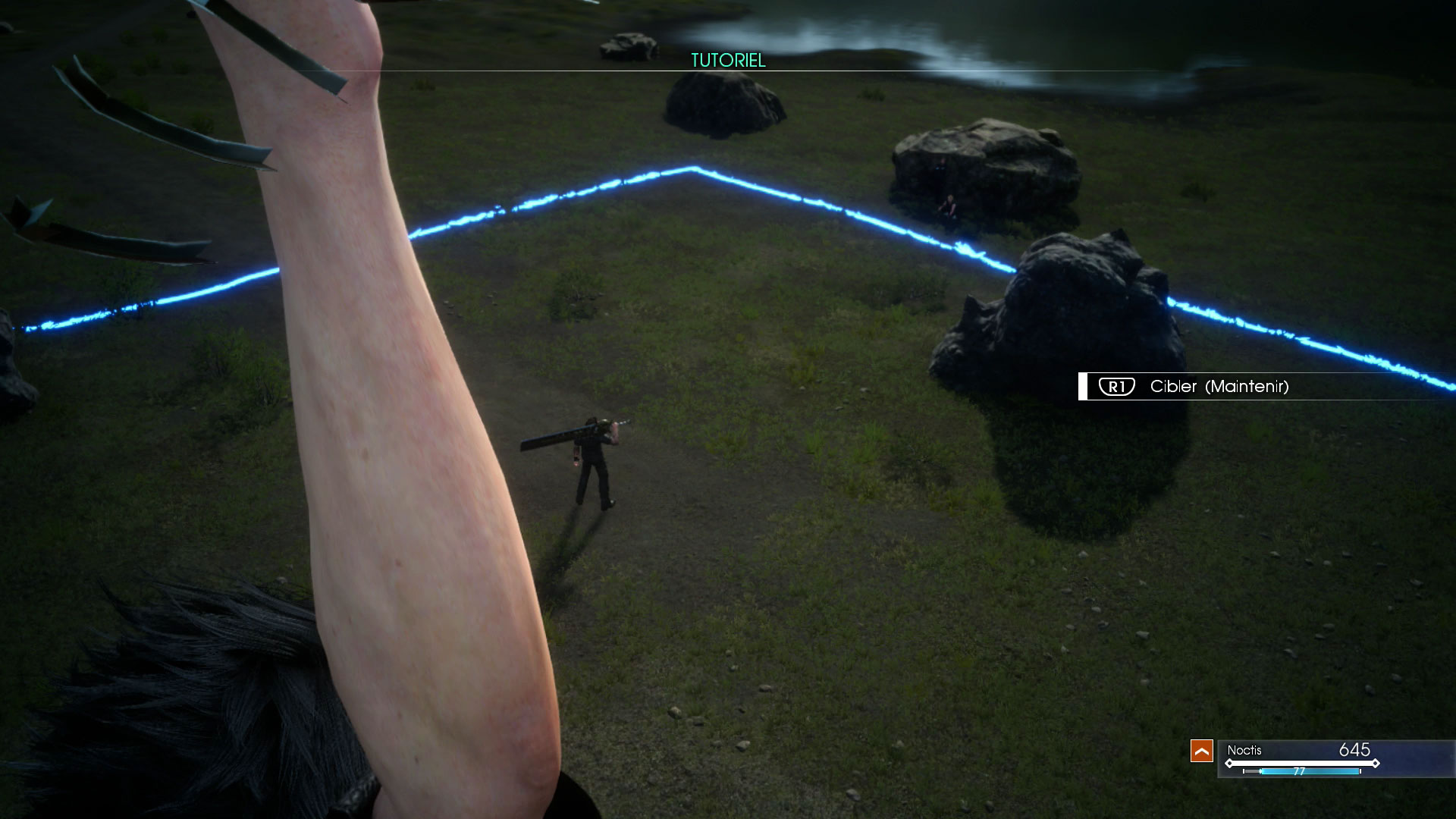Click the orange chevron icon beside Noctis
The width and height of the screenshot is (1456, 819).
pyautogui.click(x=1201, y=751)
